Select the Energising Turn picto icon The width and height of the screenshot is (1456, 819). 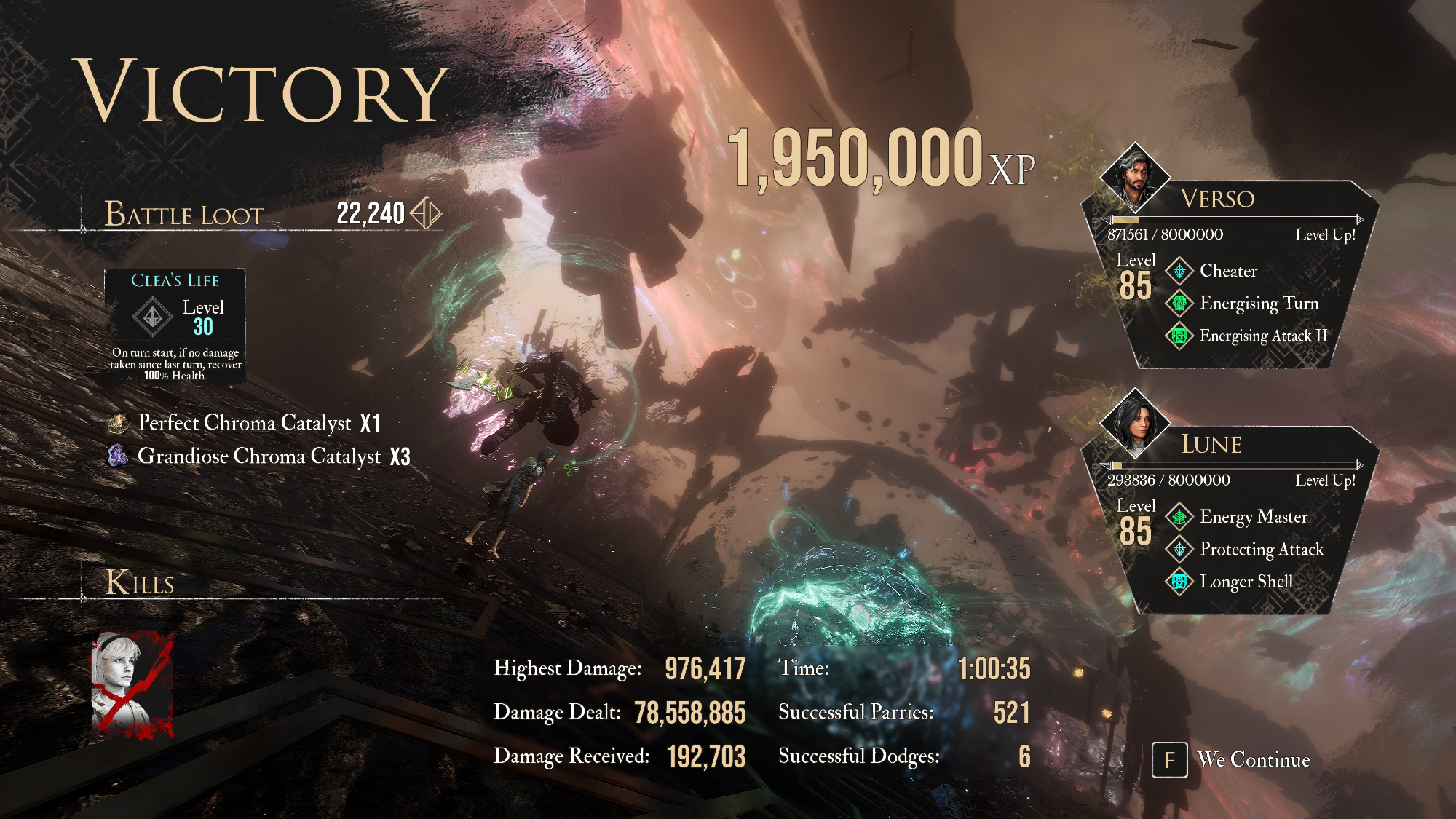pyautogui.click(x=1179, y=303)
